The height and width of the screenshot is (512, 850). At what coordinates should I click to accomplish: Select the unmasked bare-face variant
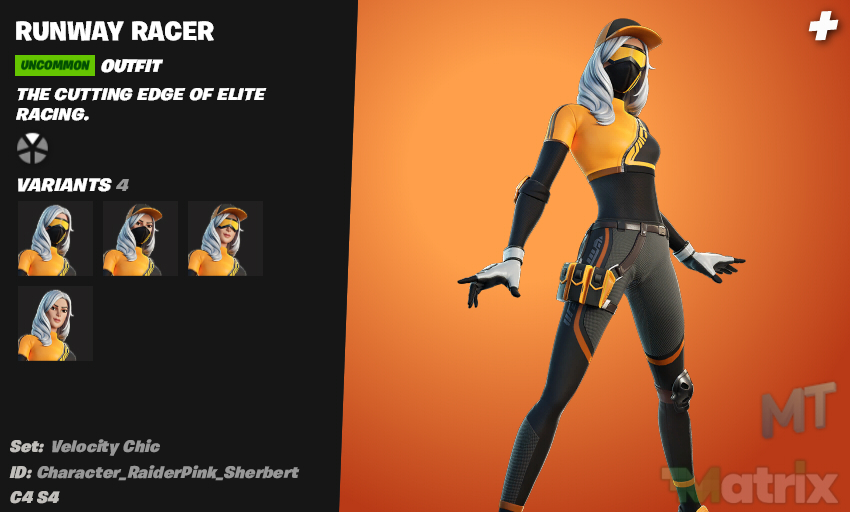click(55, 323)
